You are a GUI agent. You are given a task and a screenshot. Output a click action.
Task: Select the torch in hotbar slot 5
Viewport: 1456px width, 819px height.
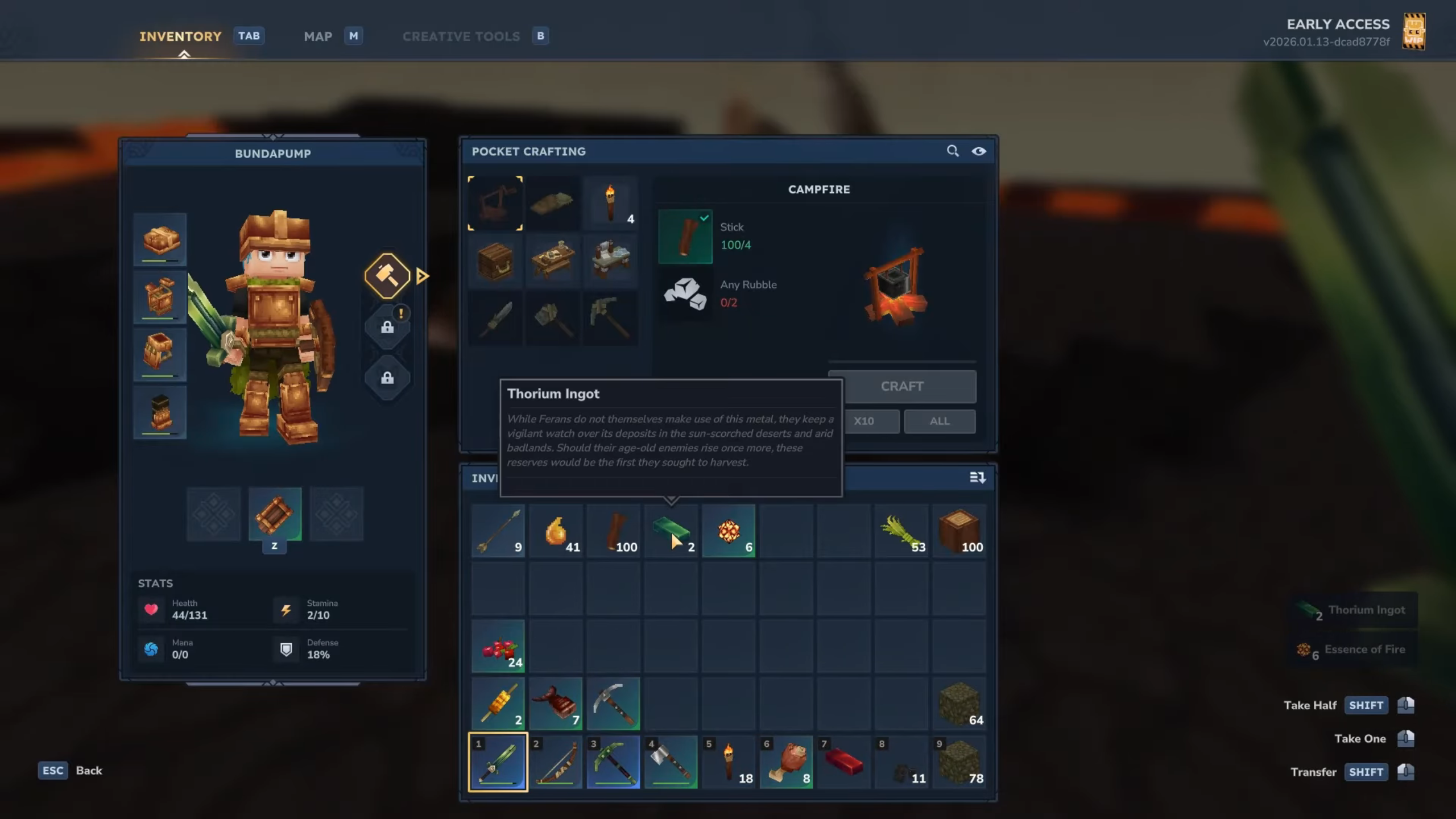[x=729, y=762]
